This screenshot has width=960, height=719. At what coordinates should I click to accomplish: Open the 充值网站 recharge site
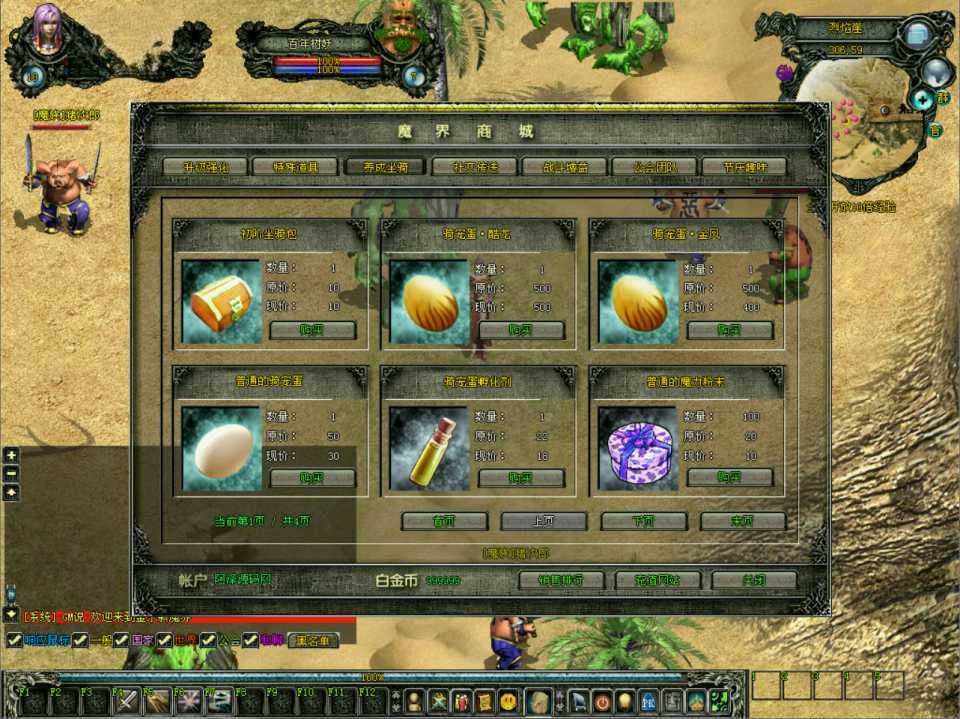coord(657,580)
